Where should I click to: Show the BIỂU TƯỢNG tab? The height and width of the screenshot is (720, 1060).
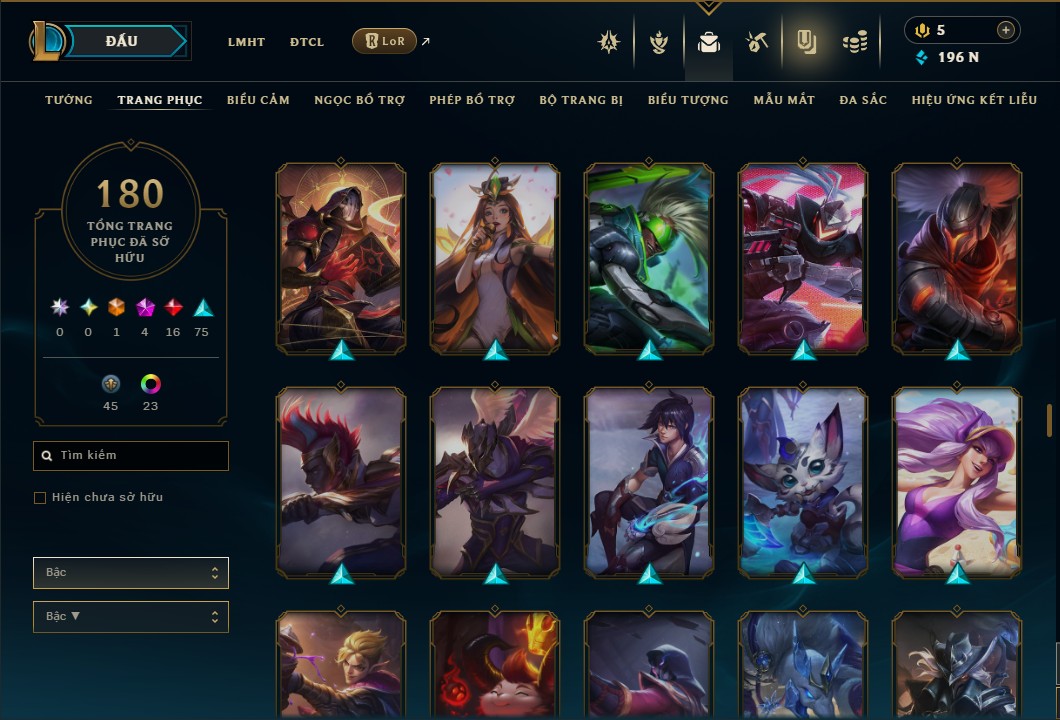click(688, 100)
